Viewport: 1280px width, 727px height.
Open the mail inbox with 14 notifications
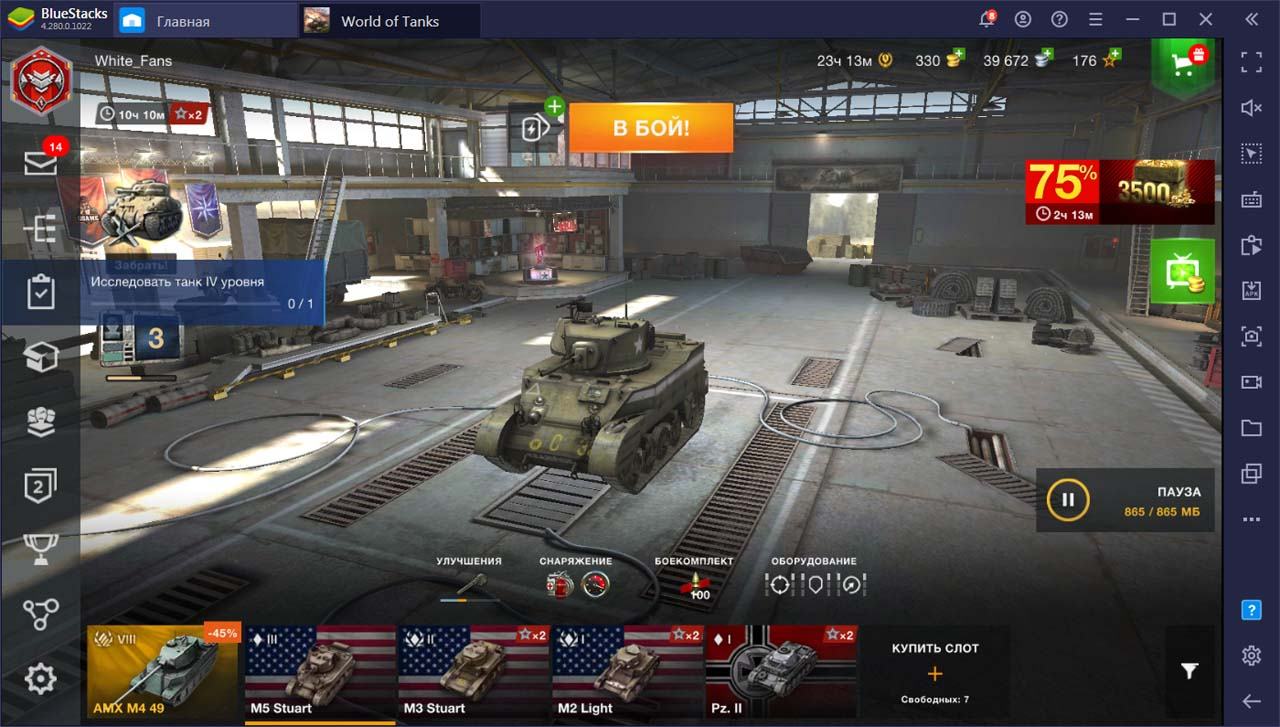pyautogui.click(x=41, y=163)
